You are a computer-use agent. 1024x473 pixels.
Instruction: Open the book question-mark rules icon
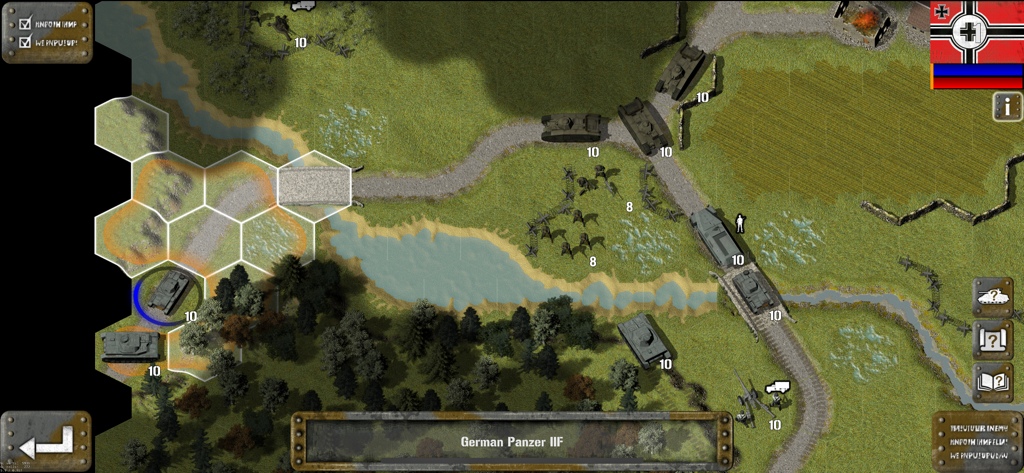(x=992, y=382)
